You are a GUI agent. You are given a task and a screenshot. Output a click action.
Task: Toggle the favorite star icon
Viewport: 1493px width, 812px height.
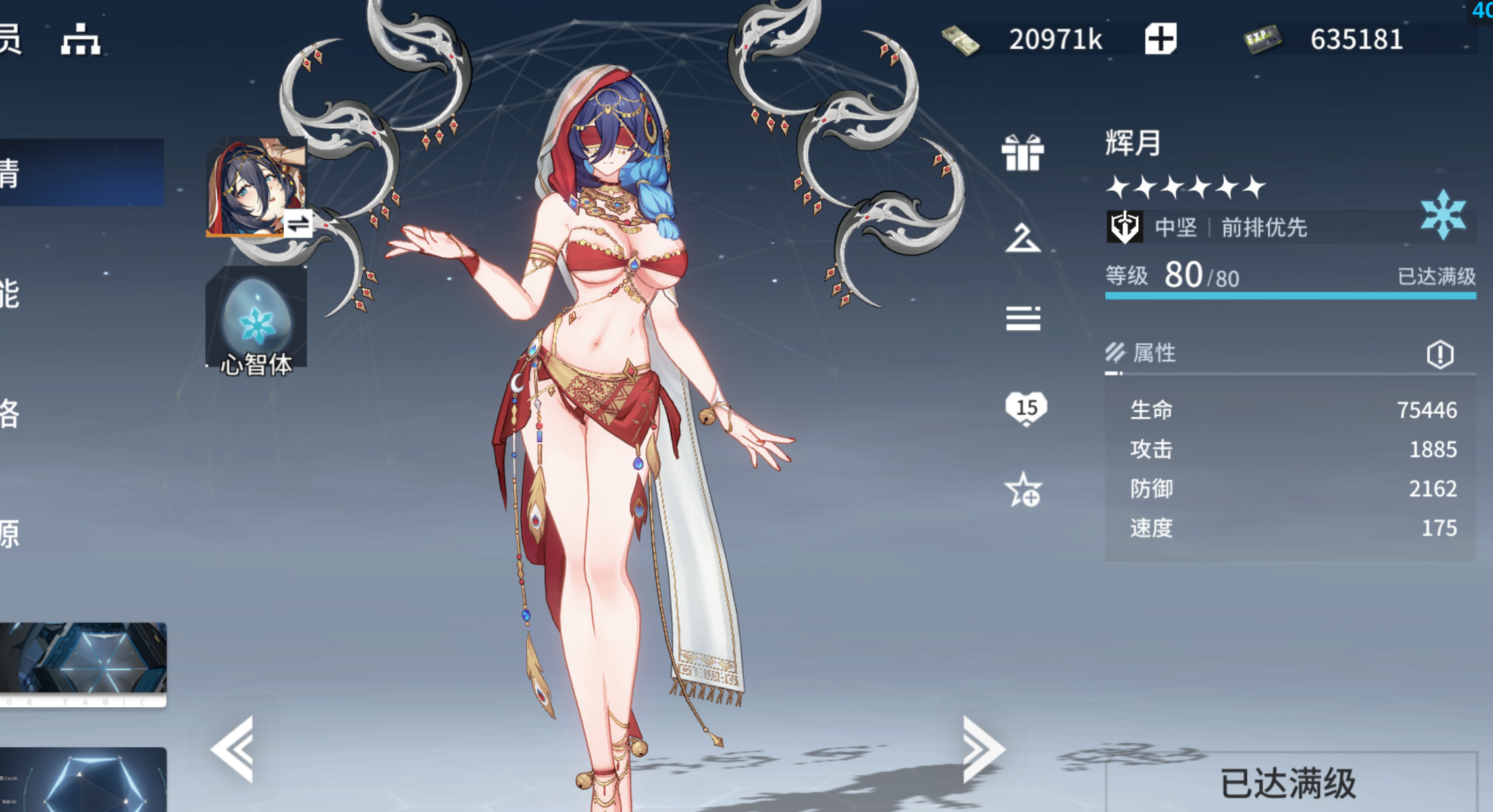[x=1023, y=490]
